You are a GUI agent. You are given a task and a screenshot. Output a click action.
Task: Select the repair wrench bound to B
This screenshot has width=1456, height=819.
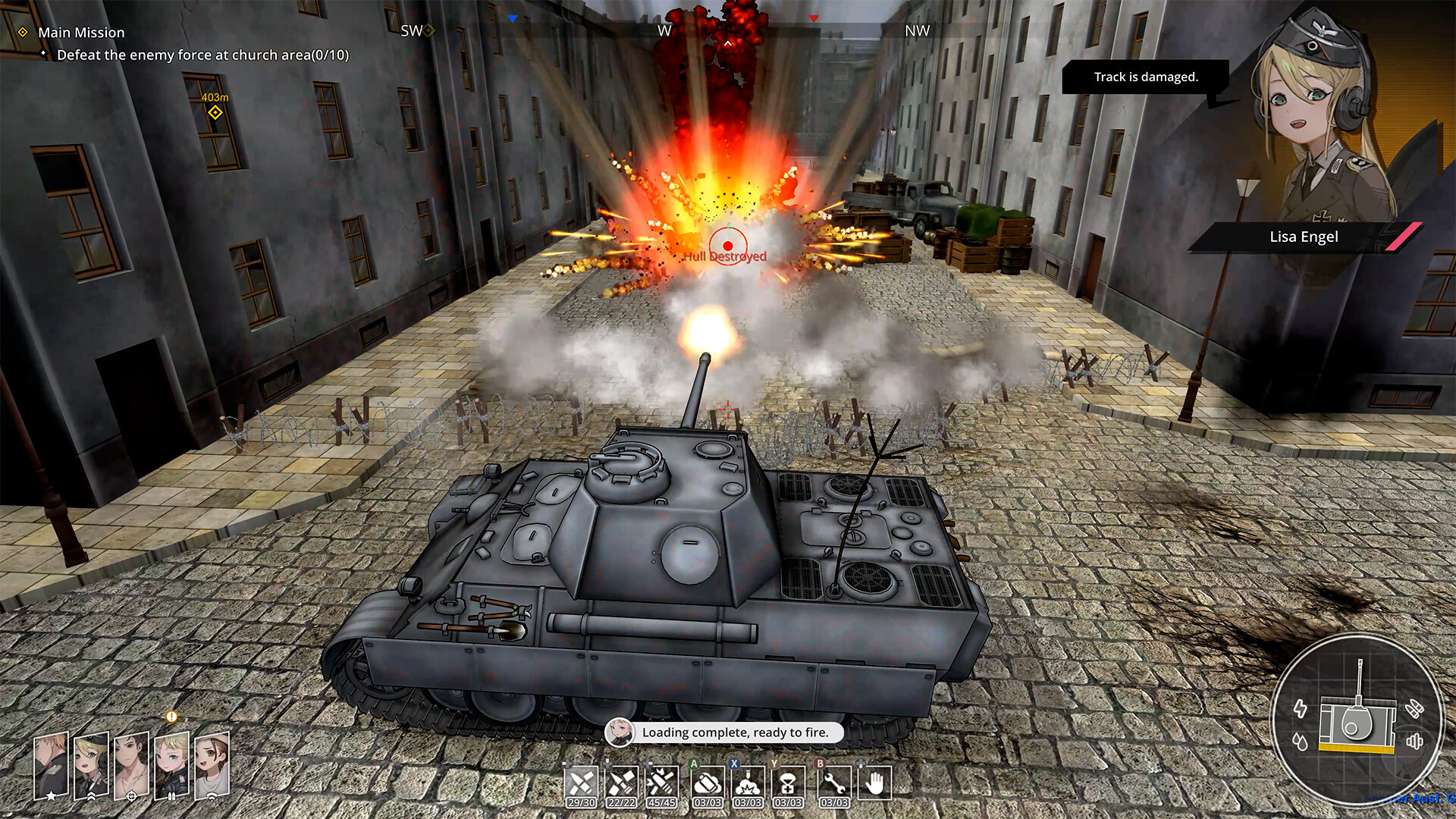(834, 781)
